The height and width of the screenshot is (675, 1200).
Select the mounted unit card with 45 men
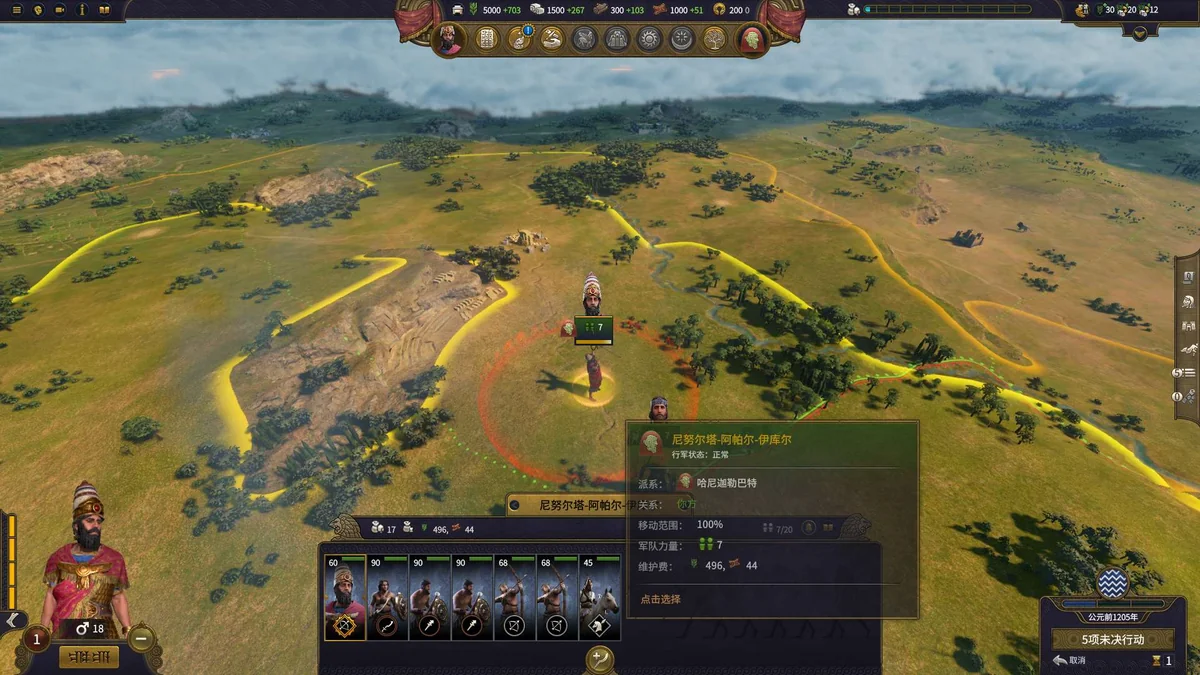600,598
